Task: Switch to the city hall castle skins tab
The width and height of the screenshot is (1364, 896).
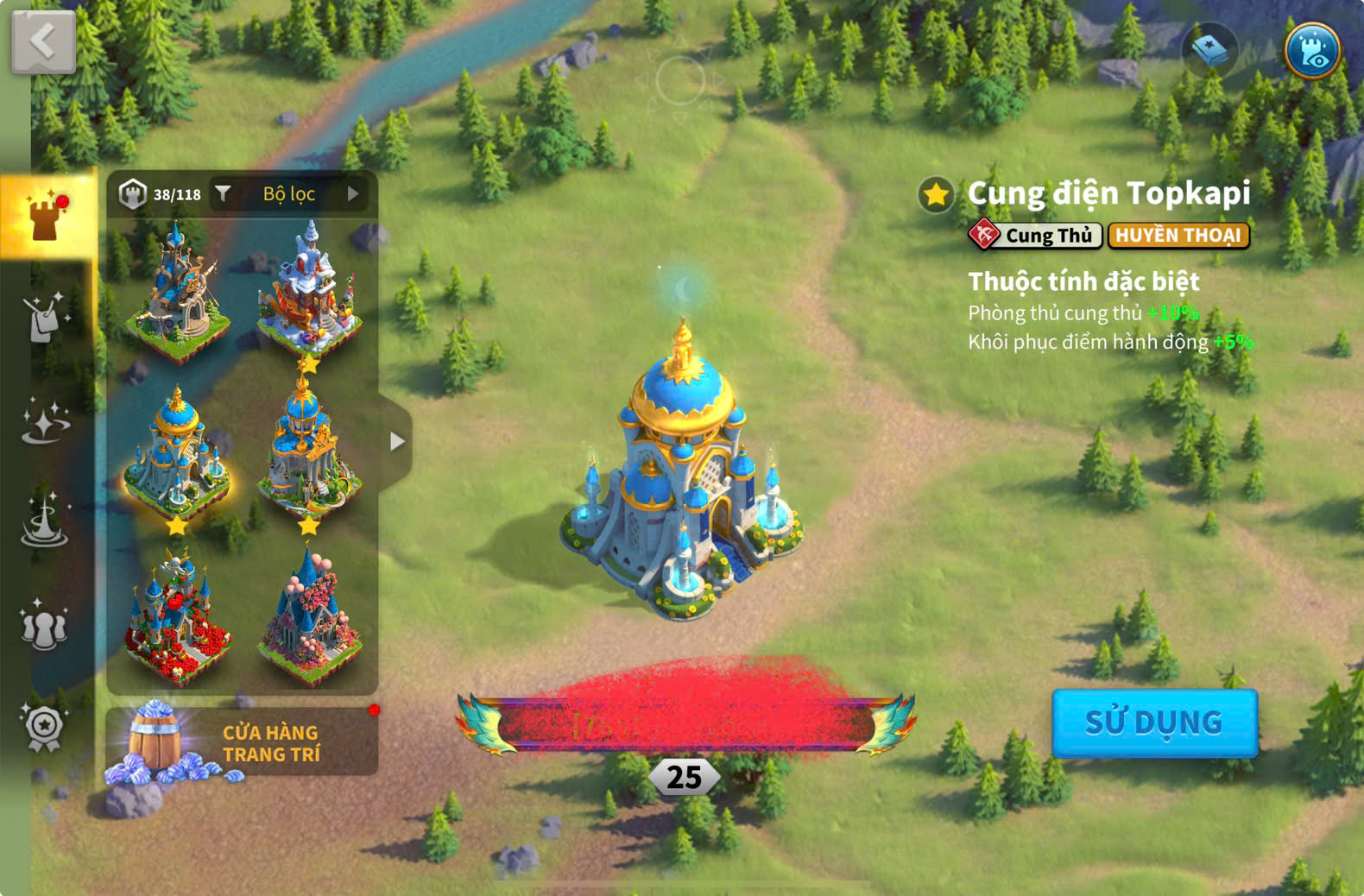Action: pos(45,215)
